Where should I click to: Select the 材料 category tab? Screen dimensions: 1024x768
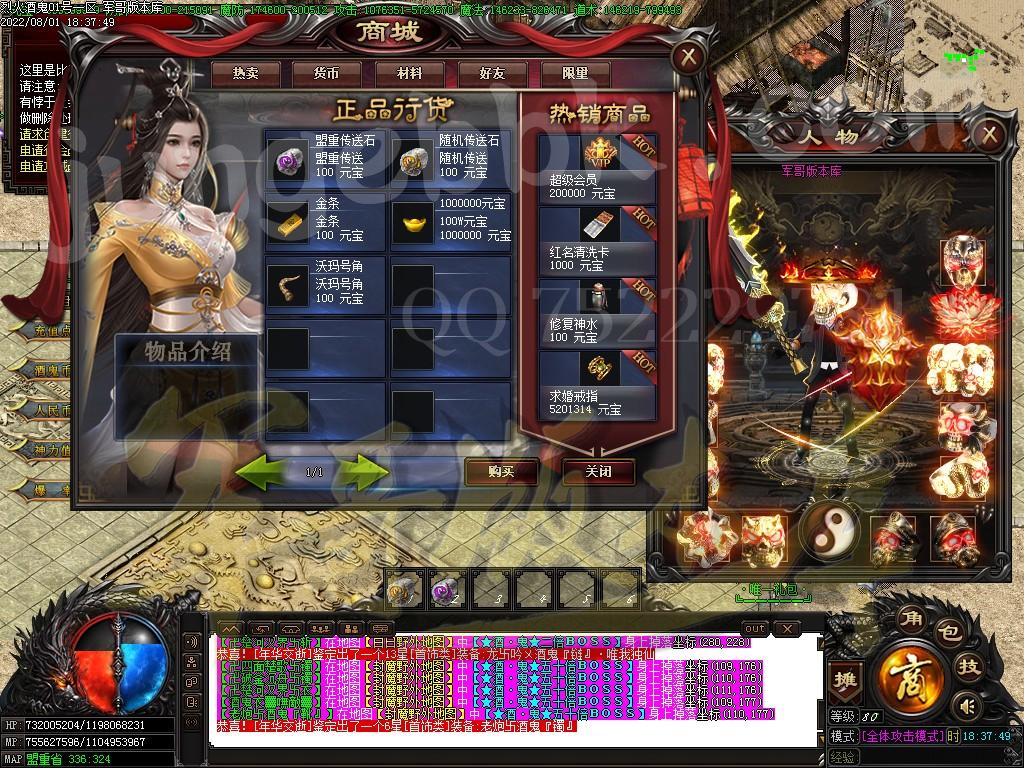coord(409,74)
